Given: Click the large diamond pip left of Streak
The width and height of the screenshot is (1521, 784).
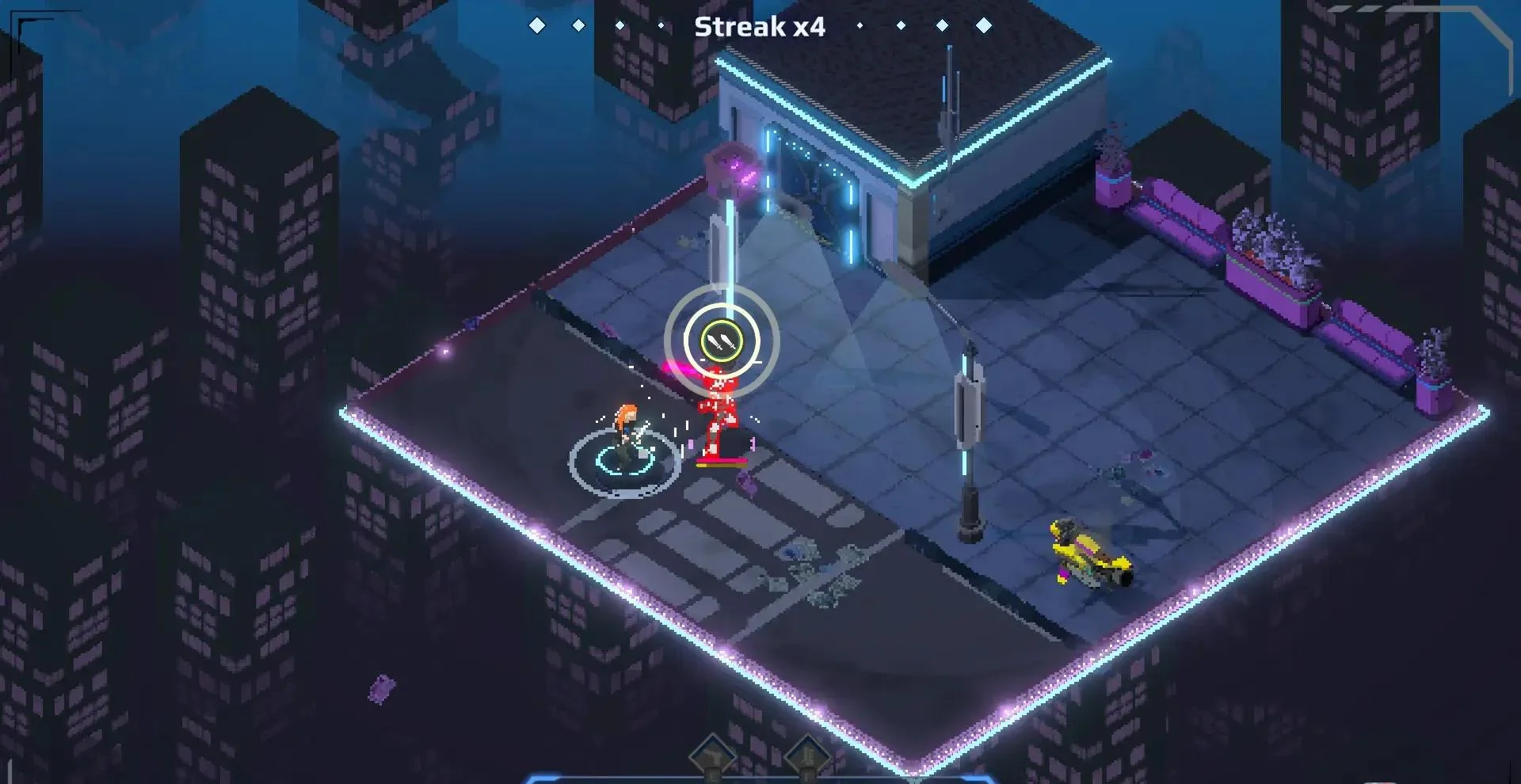Looking at the screenshot, I should click(538, 25).
